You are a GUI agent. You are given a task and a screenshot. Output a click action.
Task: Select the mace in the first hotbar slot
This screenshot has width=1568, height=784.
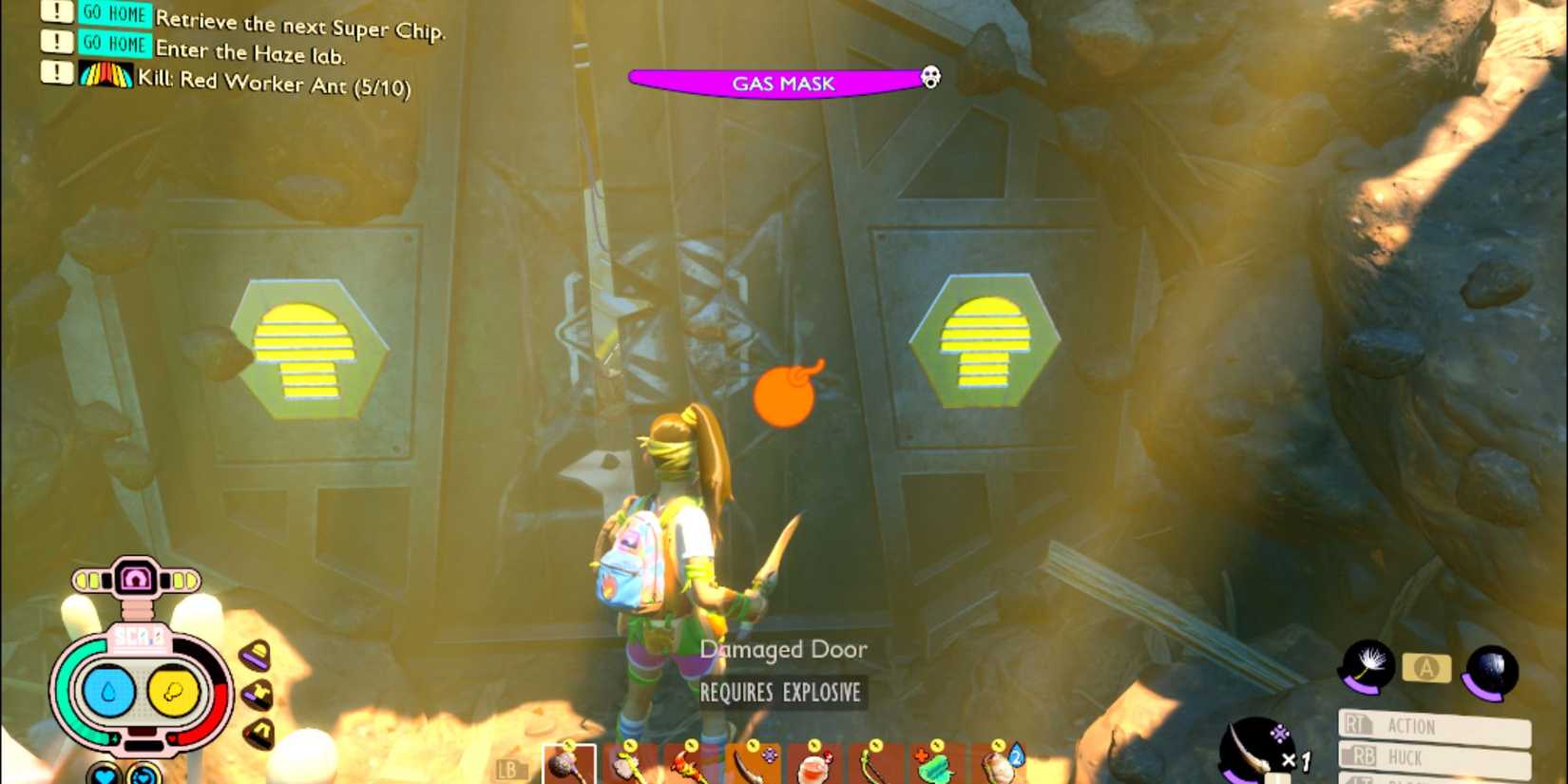pyautogui.click(x=567, y=765)
